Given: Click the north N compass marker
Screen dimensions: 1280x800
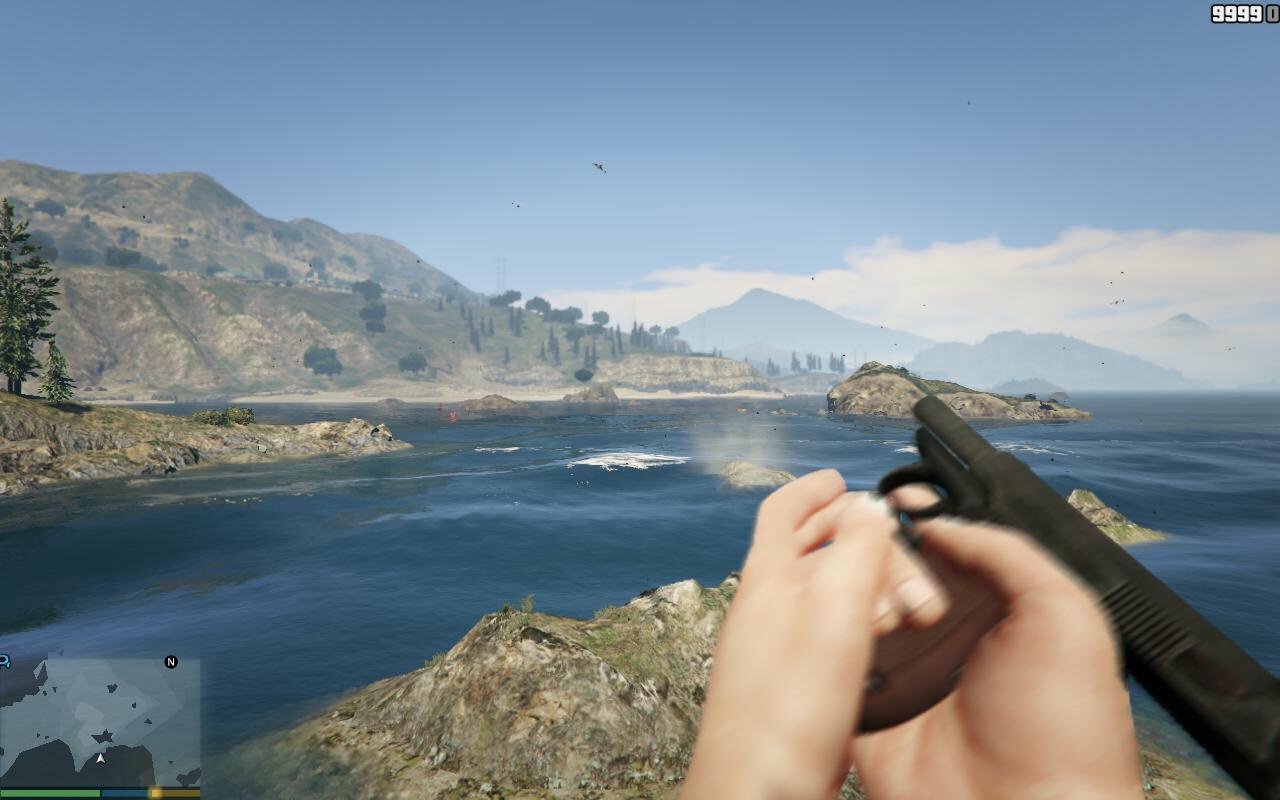Looking at the screenshot, I should point(171,662).
